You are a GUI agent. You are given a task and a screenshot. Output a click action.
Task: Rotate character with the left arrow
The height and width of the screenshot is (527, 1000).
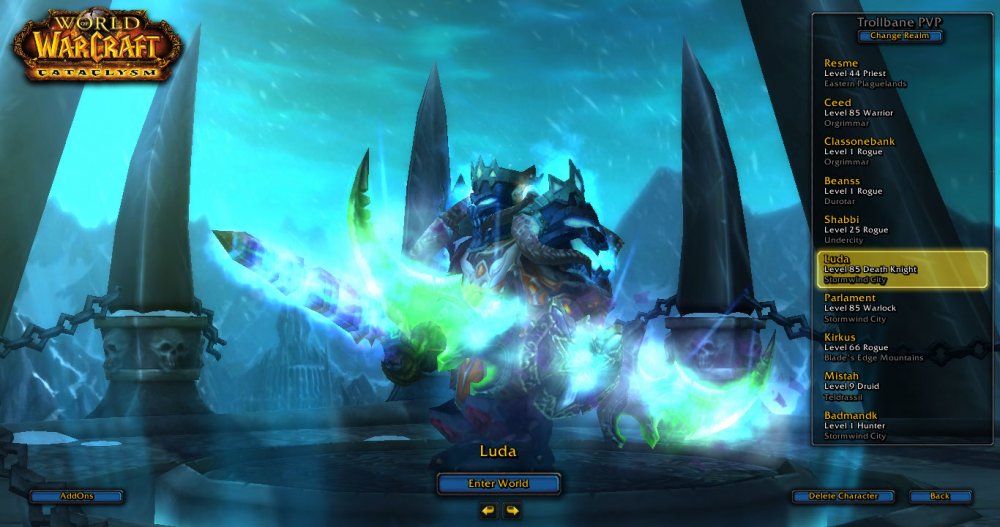487,511
